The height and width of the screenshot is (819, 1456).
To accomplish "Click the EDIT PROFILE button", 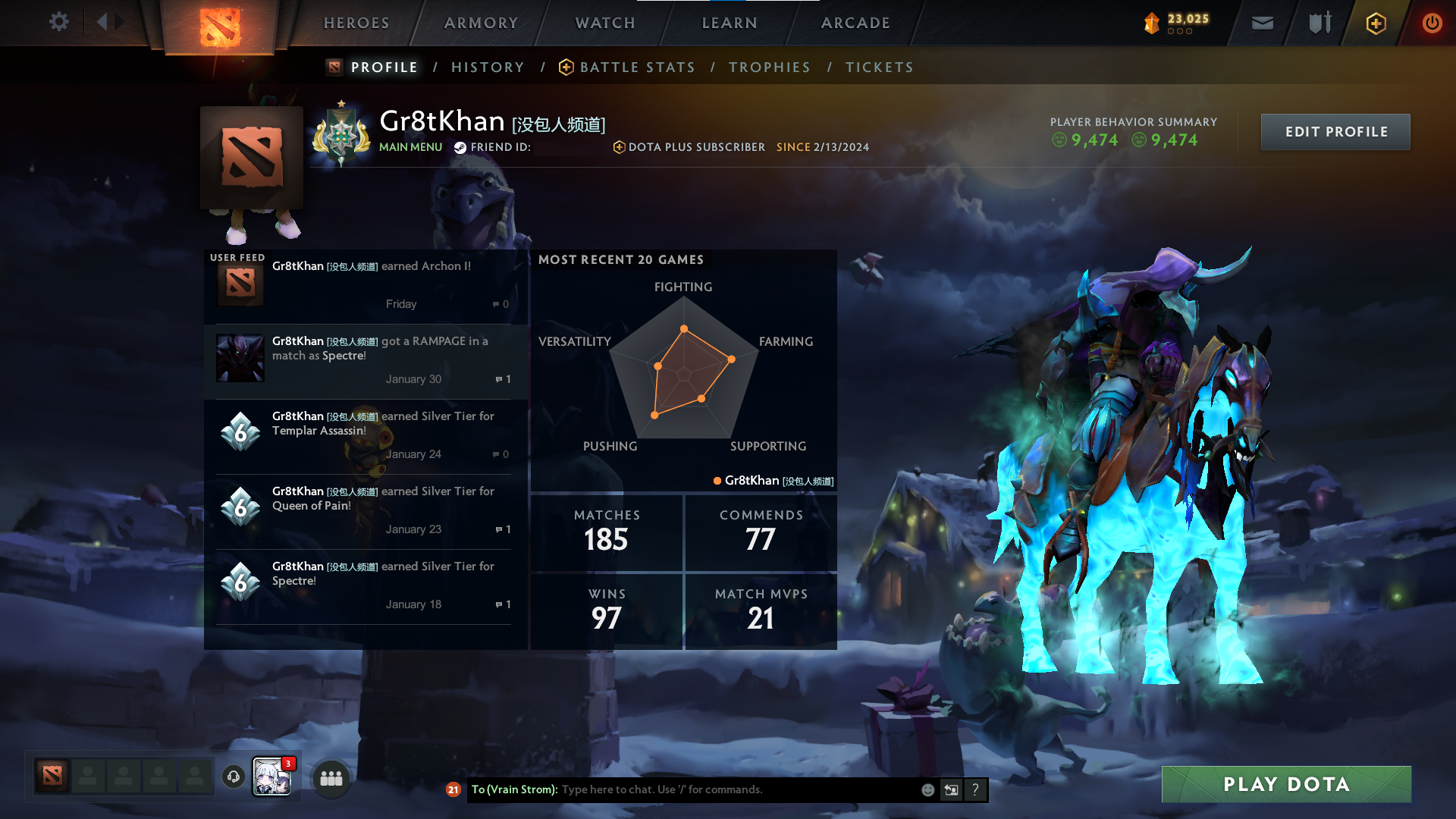I will pos(1335,131).
